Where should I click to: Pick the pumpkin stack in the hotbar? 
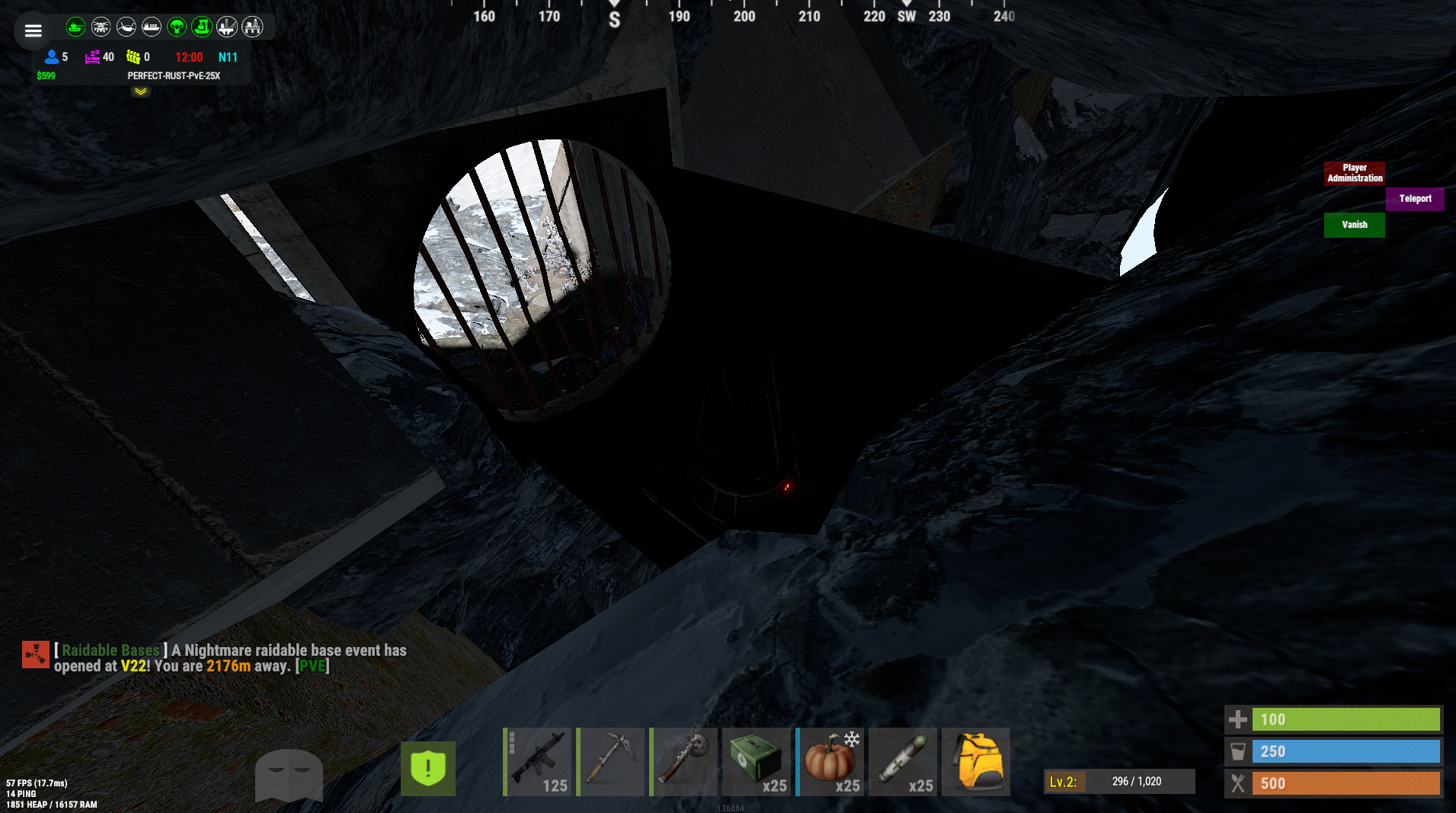(x=830, y=762)
